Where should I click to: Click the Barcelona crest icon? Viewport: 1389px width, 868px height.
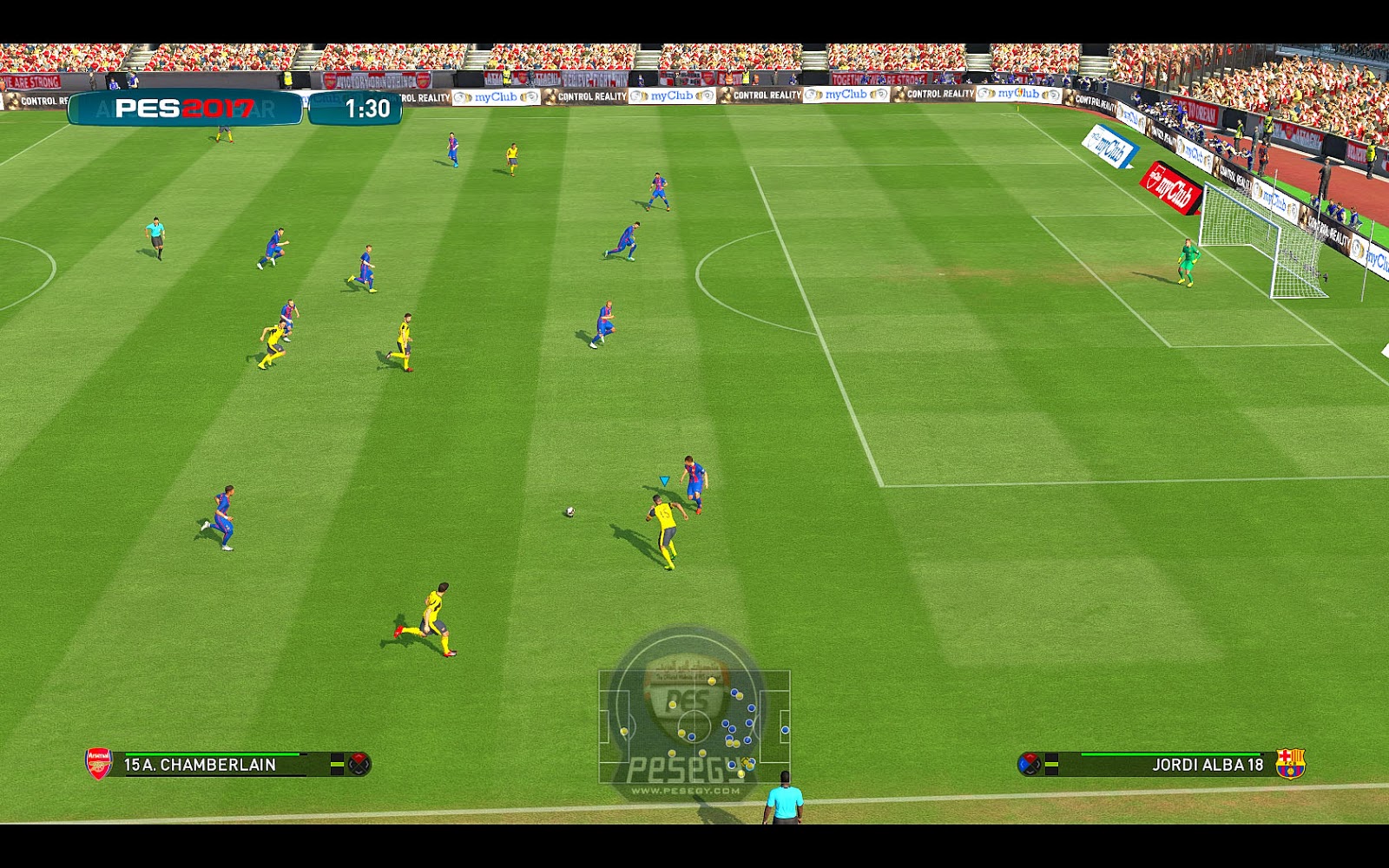pyautogui.click(x=1291, y=762)
